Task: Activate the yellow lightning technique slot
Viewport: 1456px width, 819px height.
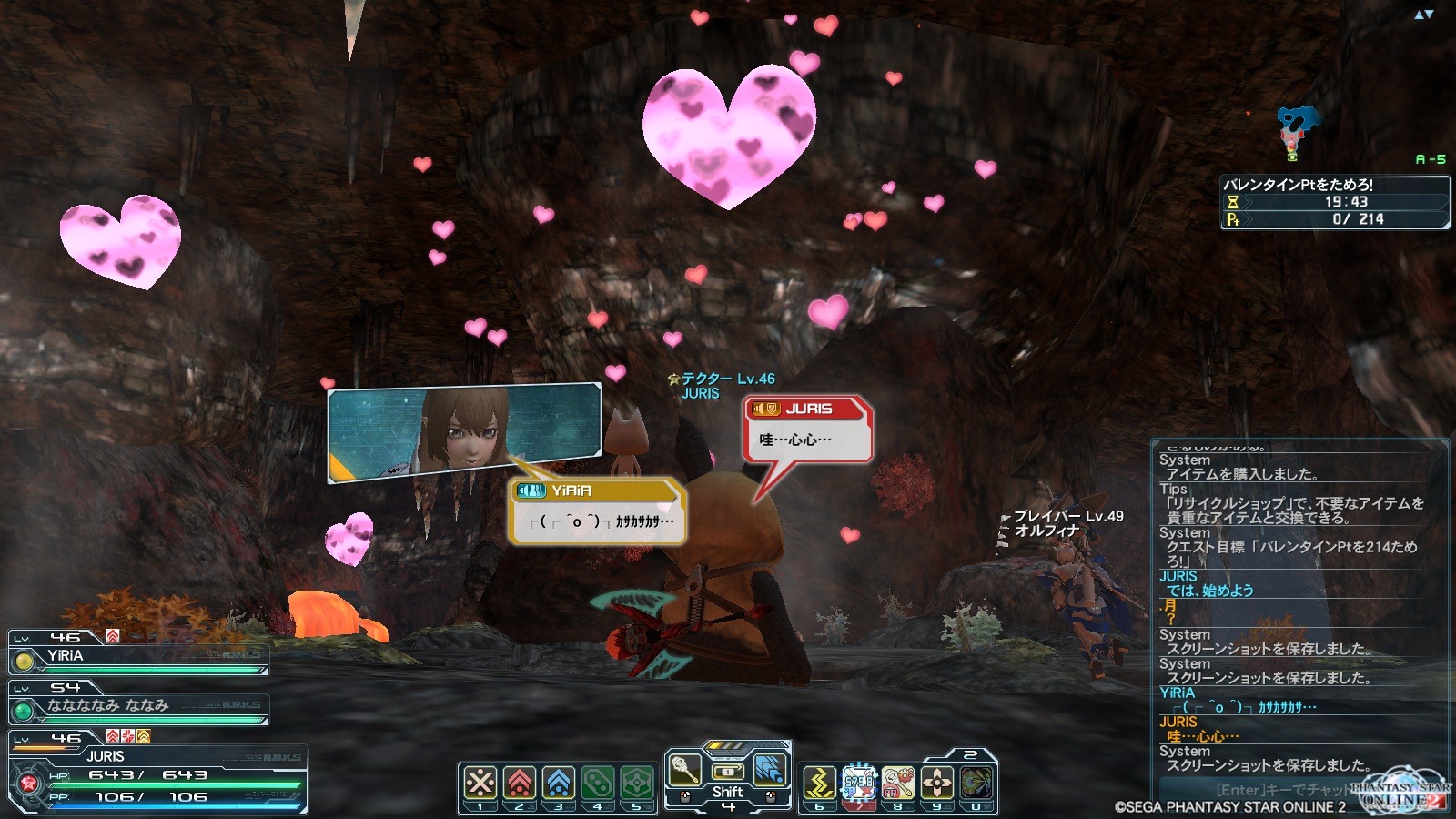Action: [819, 783]
